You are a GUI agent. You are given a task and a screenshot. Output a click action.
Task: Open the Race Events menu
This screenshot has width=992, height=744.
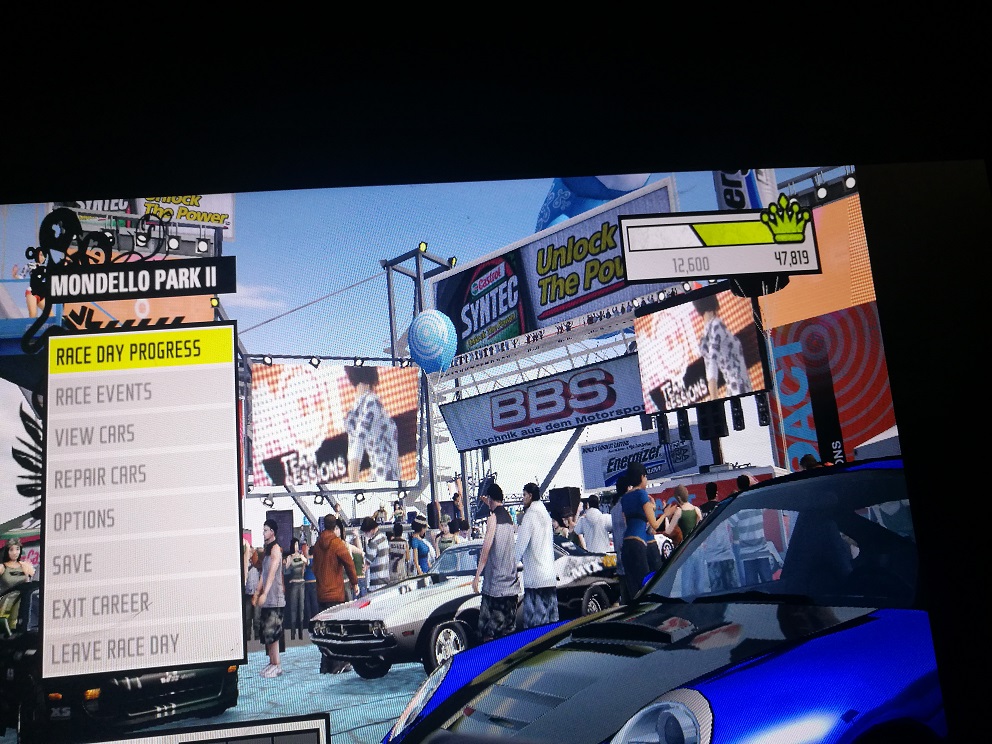104,394
